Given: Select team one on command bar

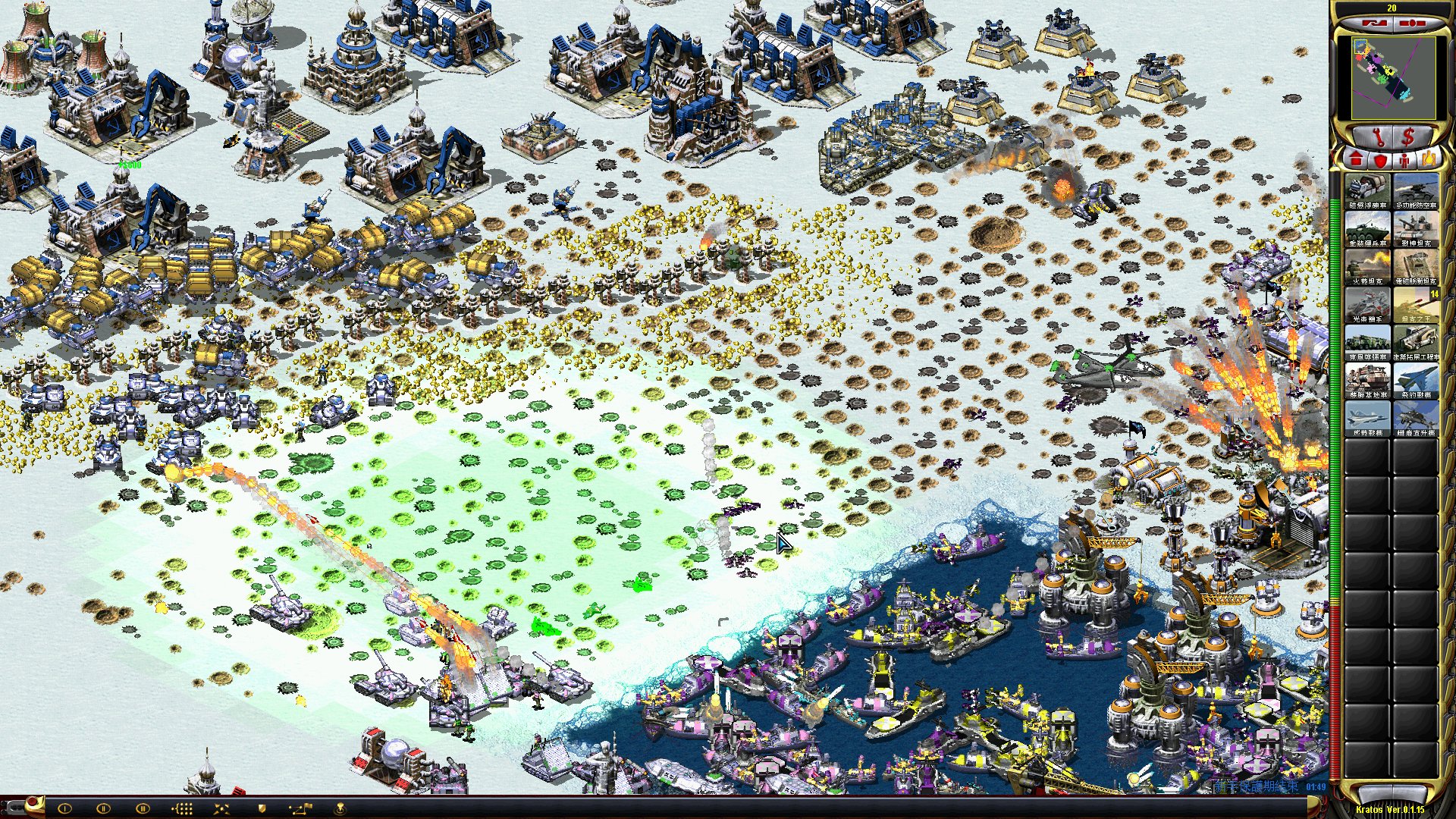Looking at the screenshot, I should (x=64, y=808).
